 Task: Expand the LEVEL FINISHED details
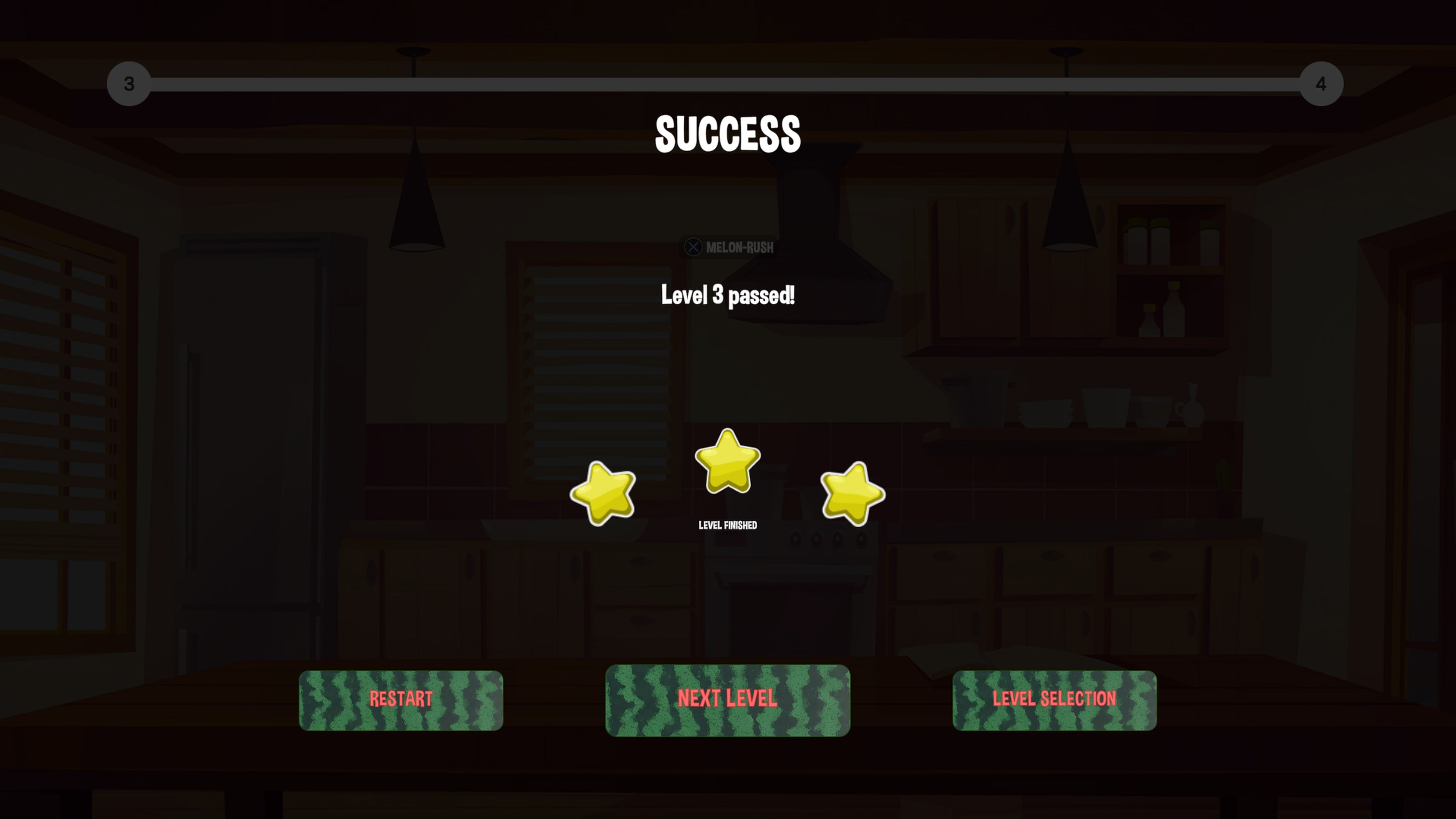(728, 524)
